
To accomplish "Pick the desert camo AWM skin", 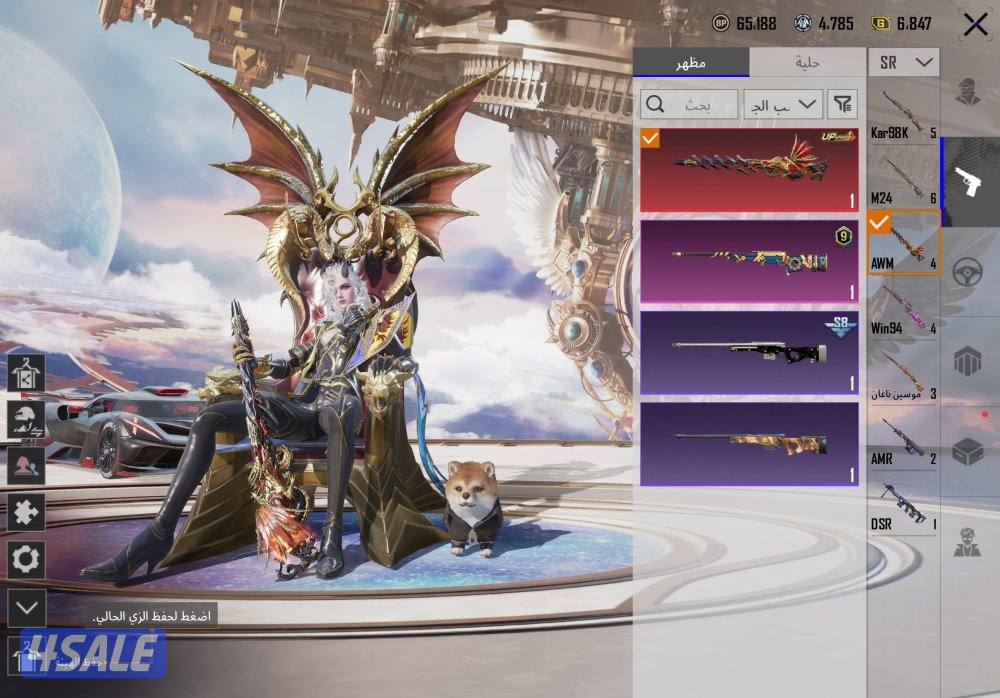I will pyautogui.click(x=749, y=443).
